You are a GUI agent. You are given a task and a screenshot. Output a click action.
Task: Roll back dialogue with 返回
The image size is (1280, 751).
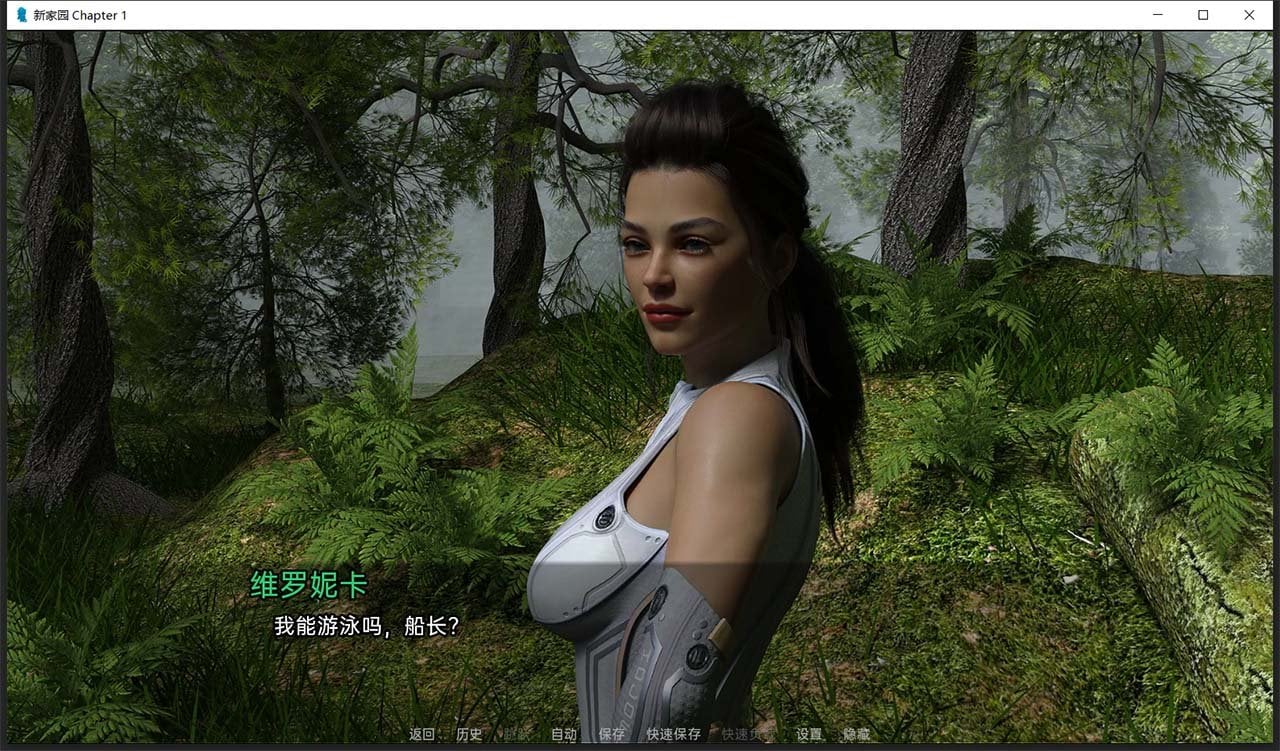click(420, 735)
